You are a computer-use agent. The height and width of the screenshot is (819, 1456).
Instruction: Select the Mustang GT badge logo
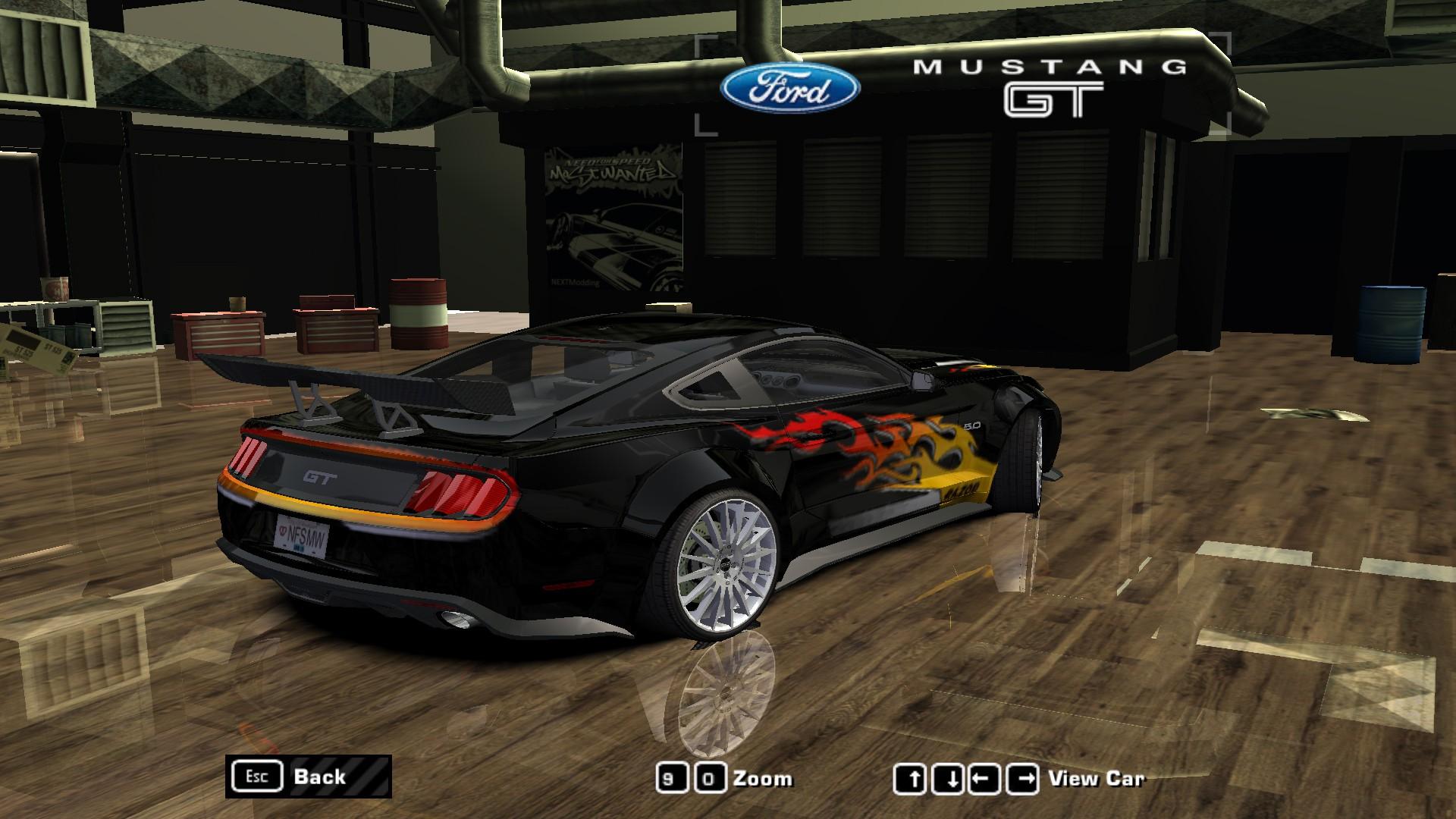(x=1053, y=83)
